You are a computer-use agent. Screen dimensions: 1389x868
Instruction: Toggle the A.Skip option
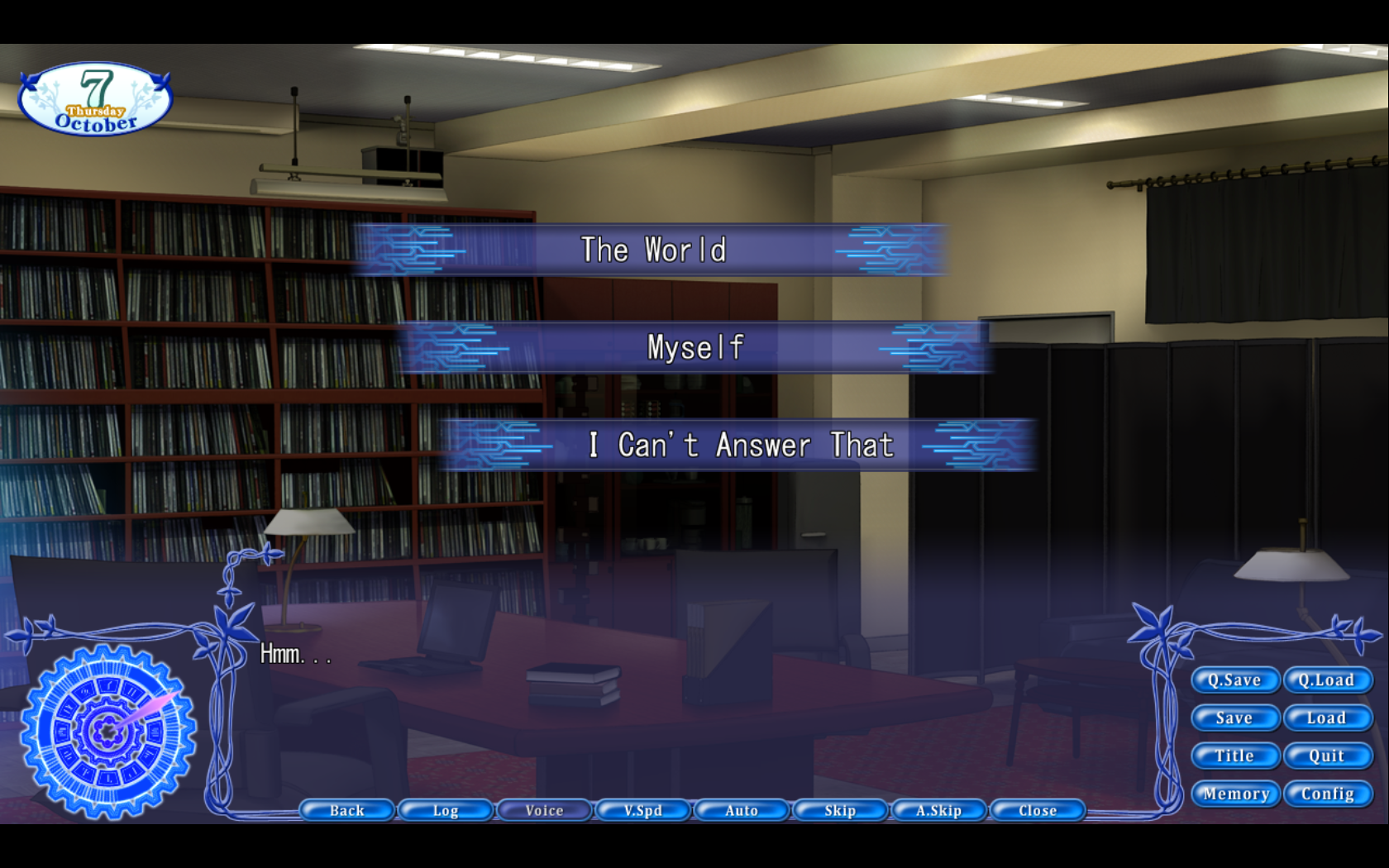(938, 811)
